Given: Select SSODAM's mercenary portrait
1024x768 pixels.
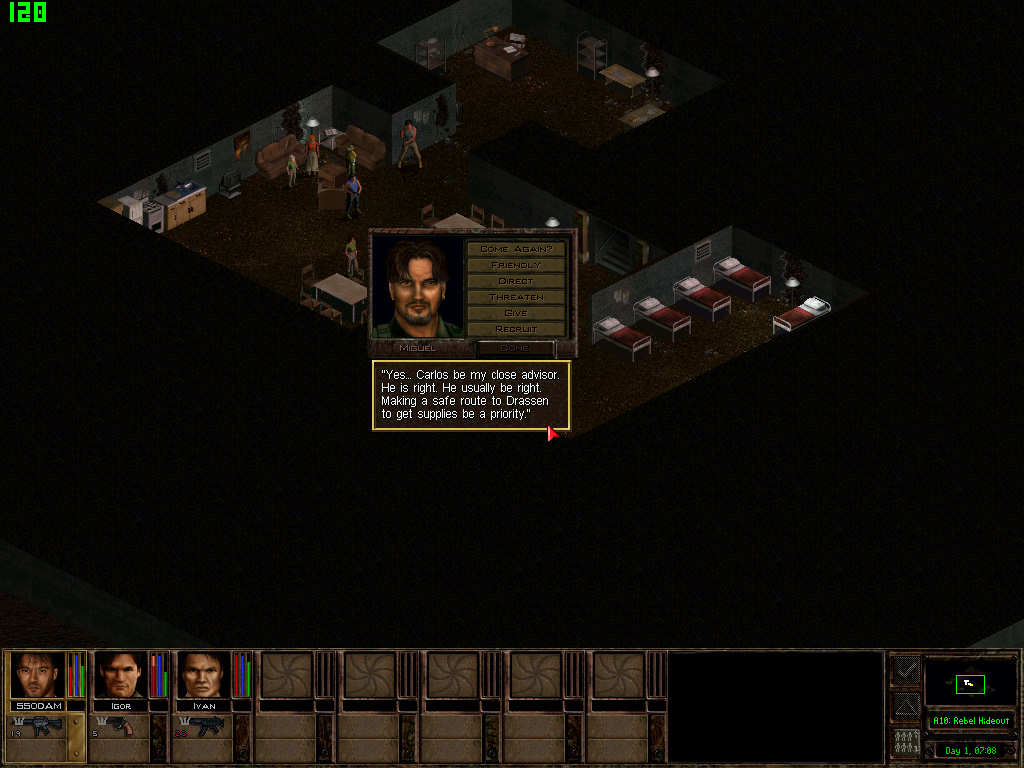Looking at the screenshot, I should pos(37,676).
